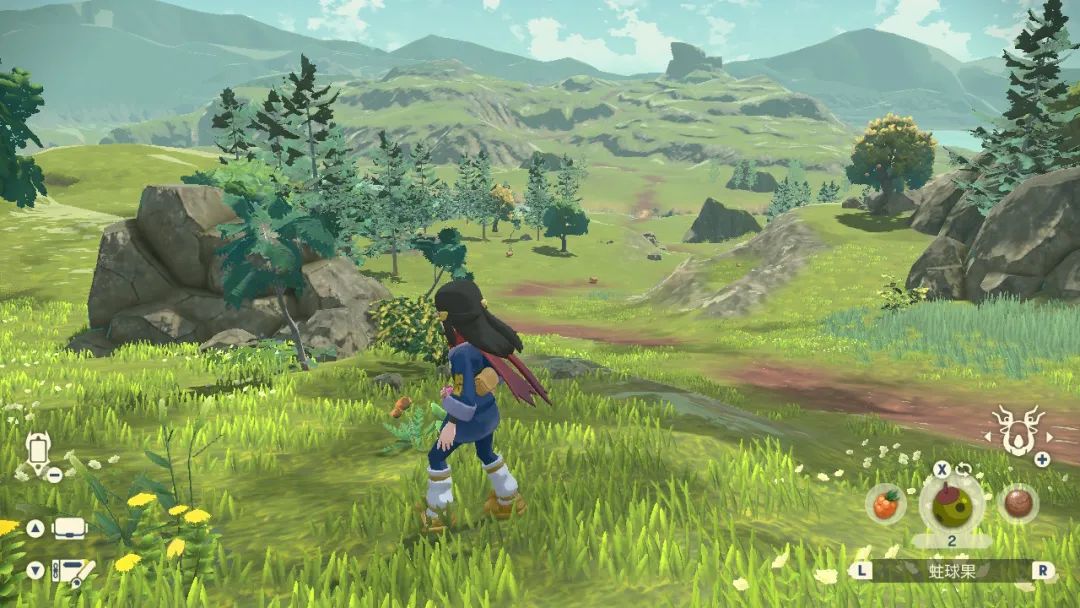Open the Arc Phone map icon

click(x=38, y=451)
